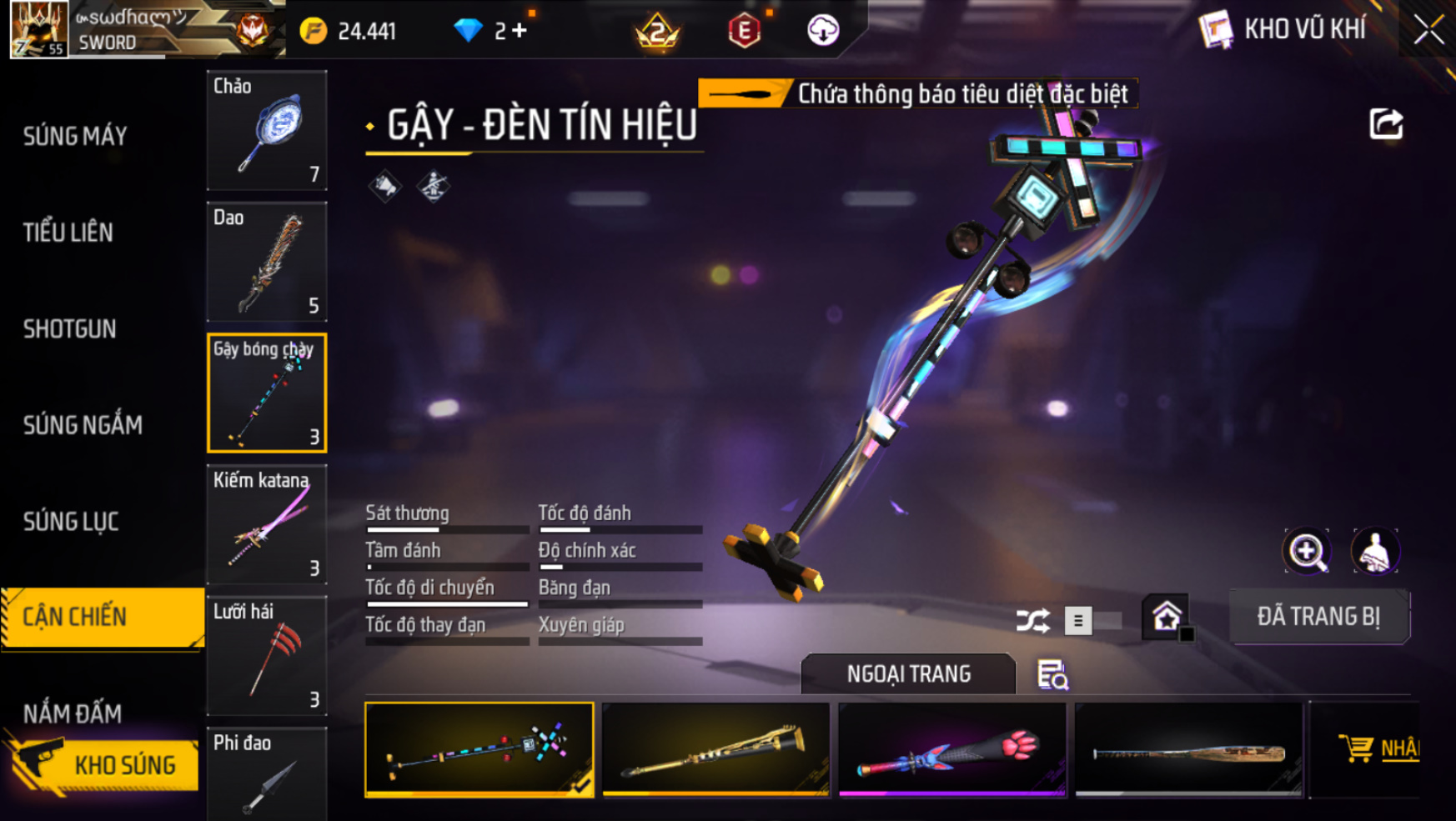
Task: Close the weapon vault screen
Action: click(1428, 30)
